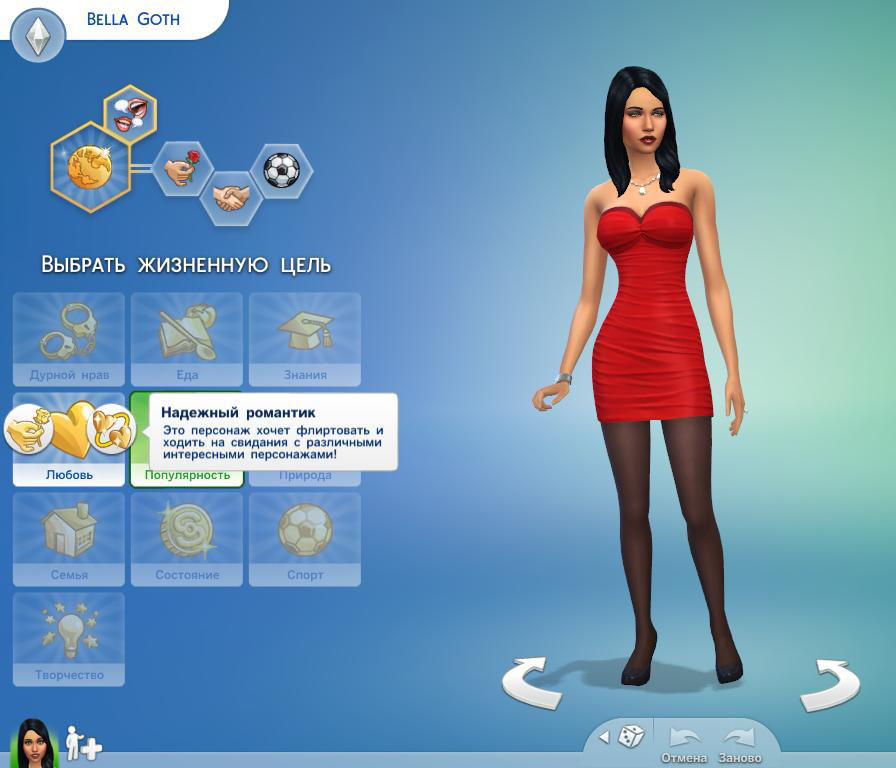Pick the hand with rose trait hexagon
The width and height of the screenshot is (896, 768).
[183, 168]
